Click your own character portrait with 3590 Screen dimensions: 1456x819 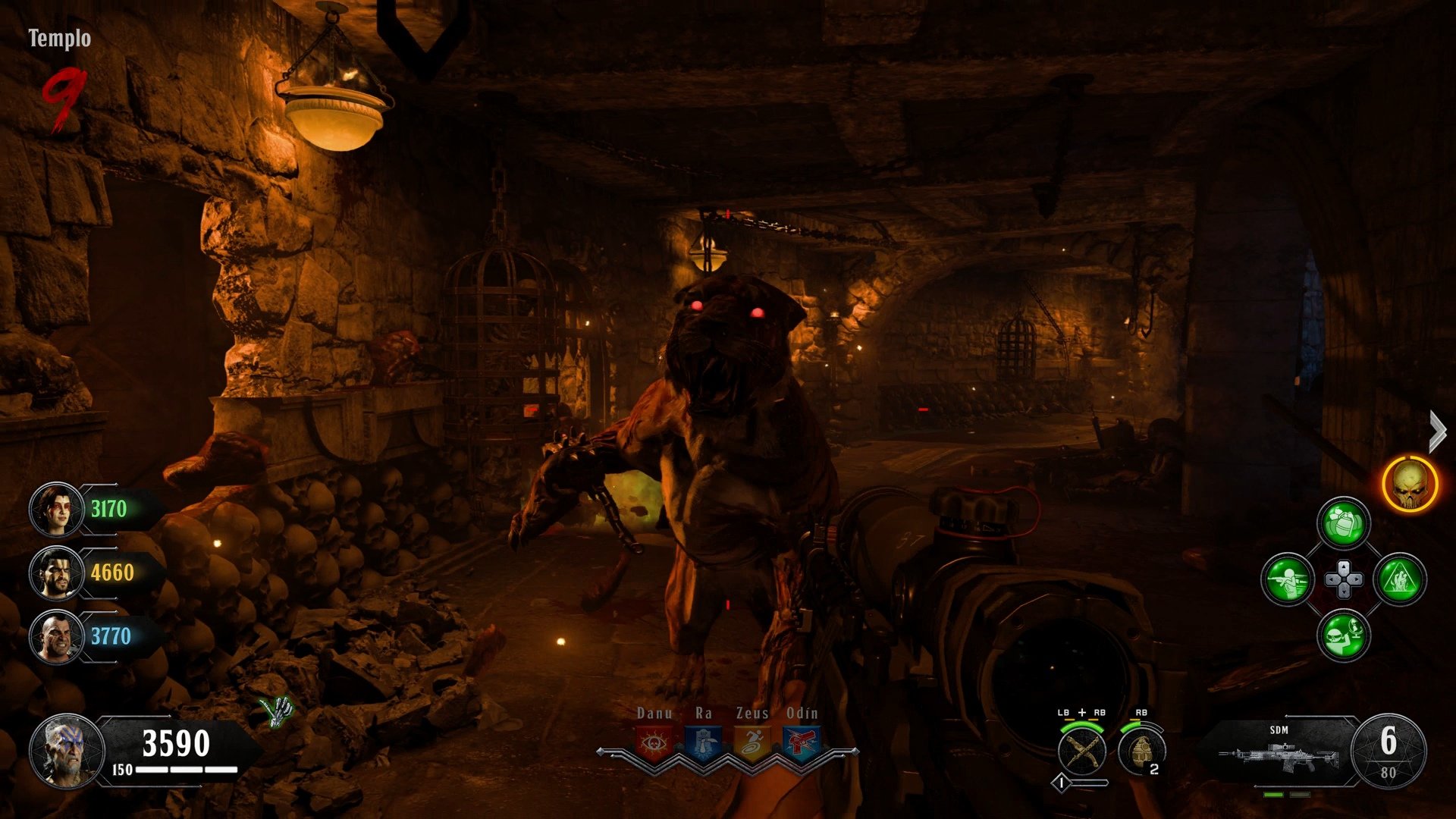pyautogui.click(x=67, y=751)
